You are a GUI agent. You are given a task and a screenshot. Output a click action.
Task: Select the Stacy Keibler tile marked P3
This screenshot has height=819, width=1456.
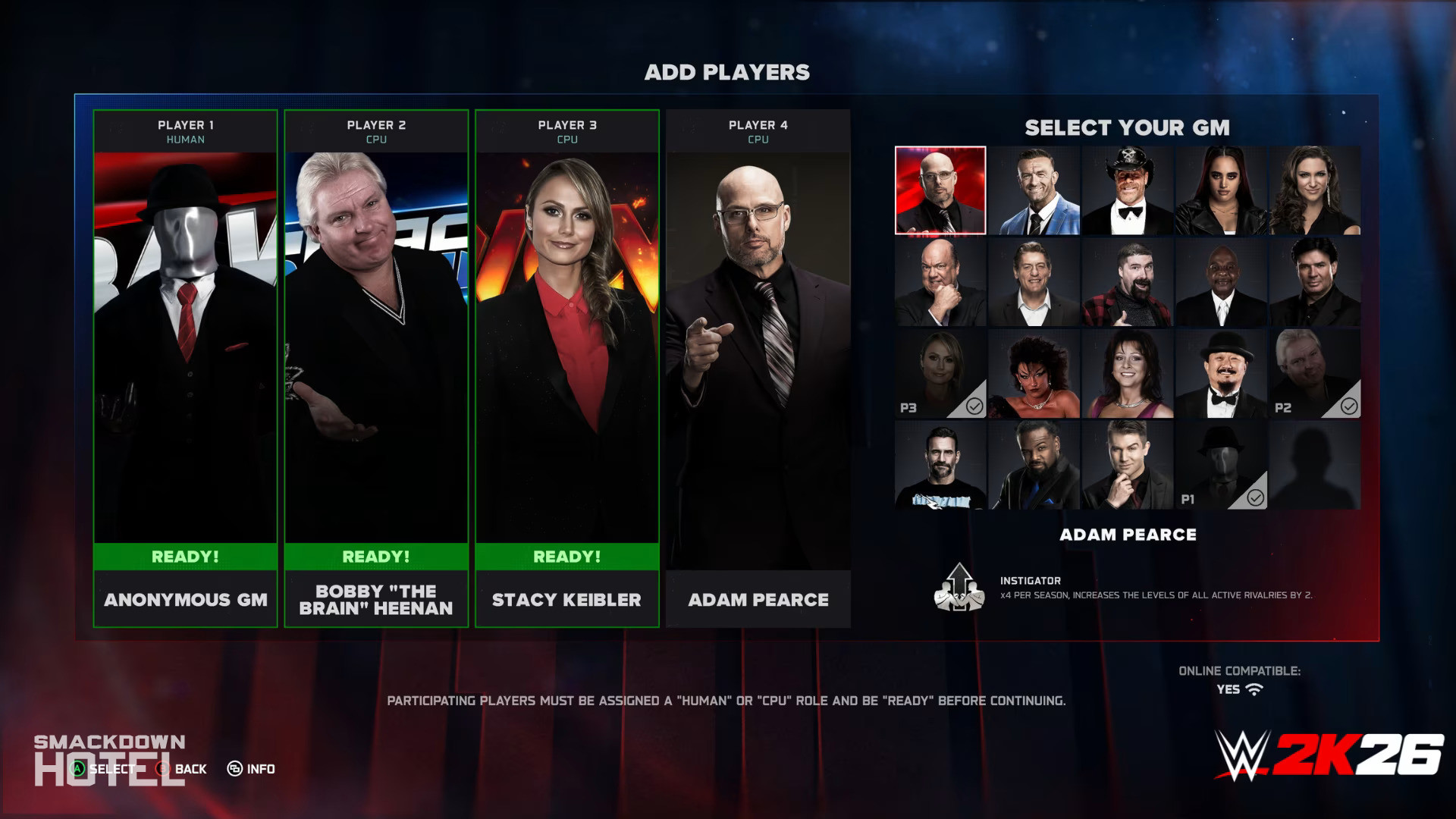tap(940, 374)
